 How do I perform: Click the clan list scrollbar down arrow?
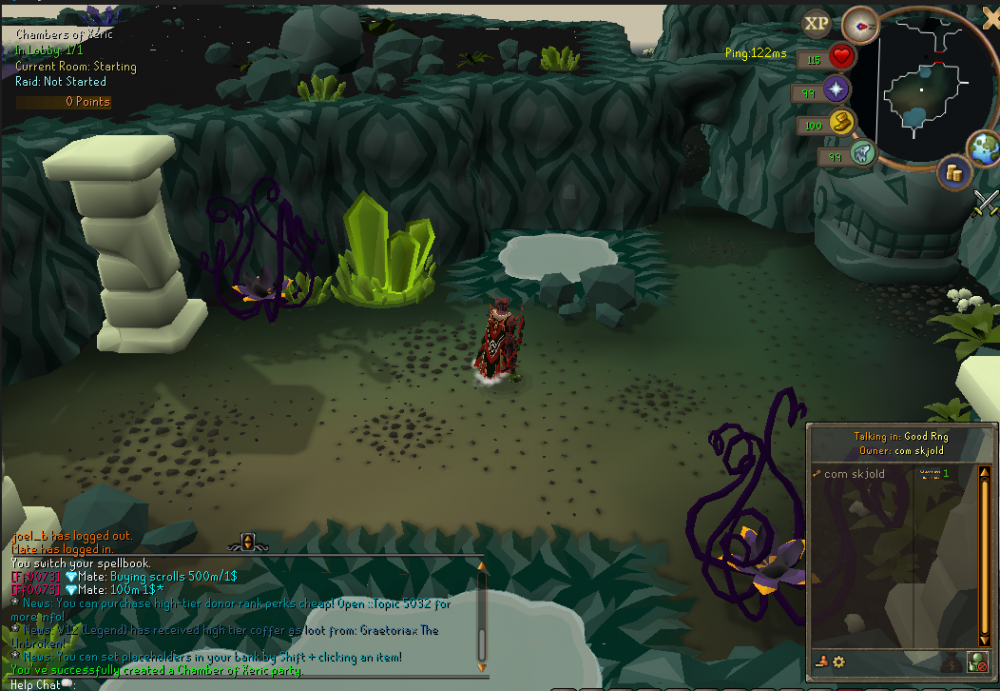pos(984,641)
